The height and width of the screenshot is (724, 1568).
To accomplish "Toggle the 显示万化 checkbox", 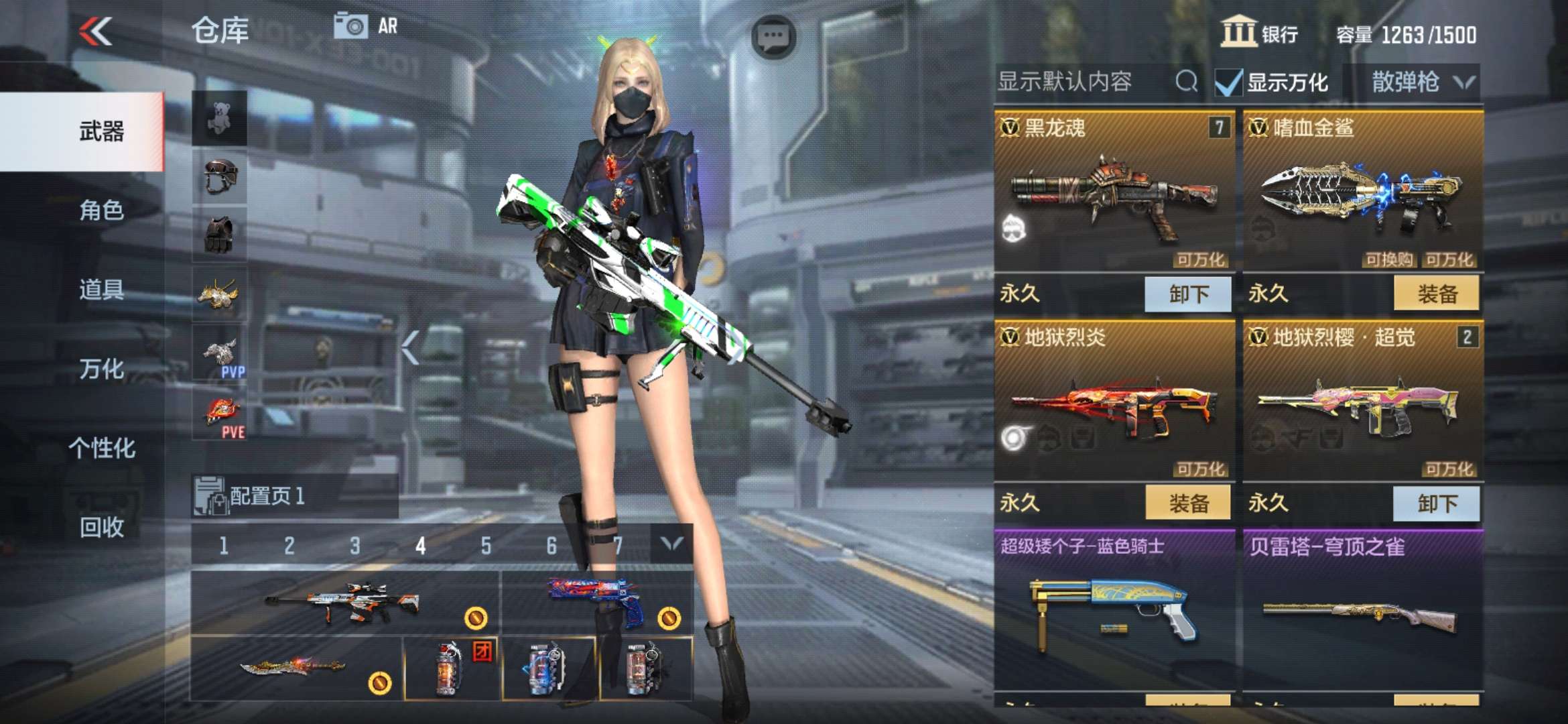I will coord(1229,83).
